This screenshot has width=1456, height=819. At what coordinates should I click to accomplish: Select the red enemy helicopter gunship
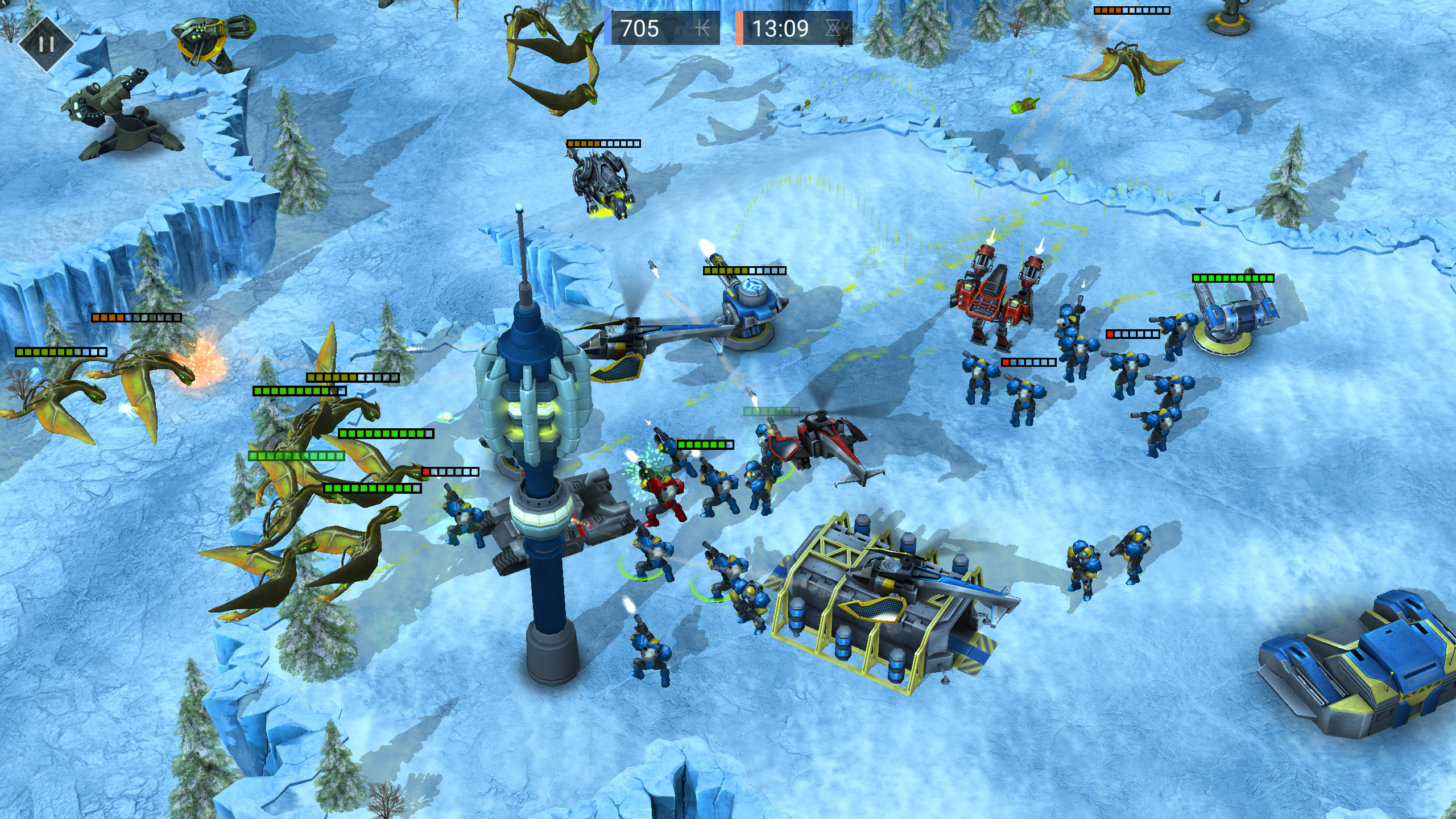pyautogui.click(x=825, y=449)
